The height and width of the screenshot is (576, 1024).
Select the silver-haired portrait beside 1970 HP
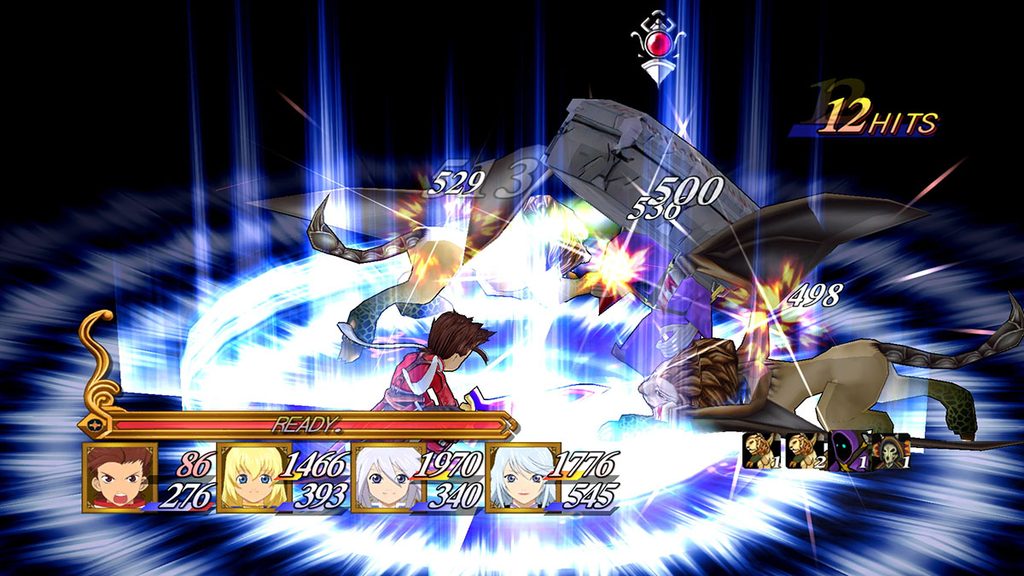coord(388,478)
